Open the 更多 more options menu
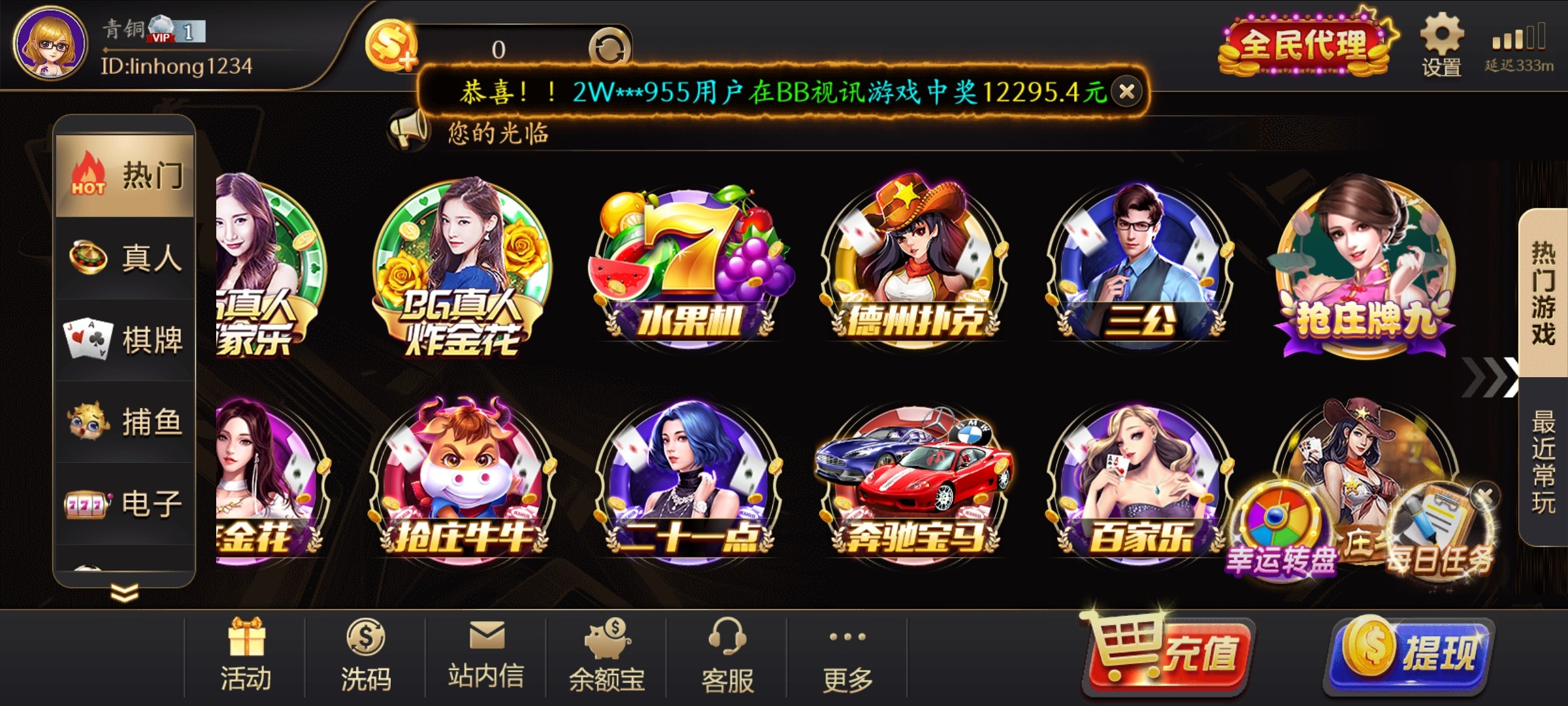This screenshot has width=1568, height=706. tap(849, 654)
